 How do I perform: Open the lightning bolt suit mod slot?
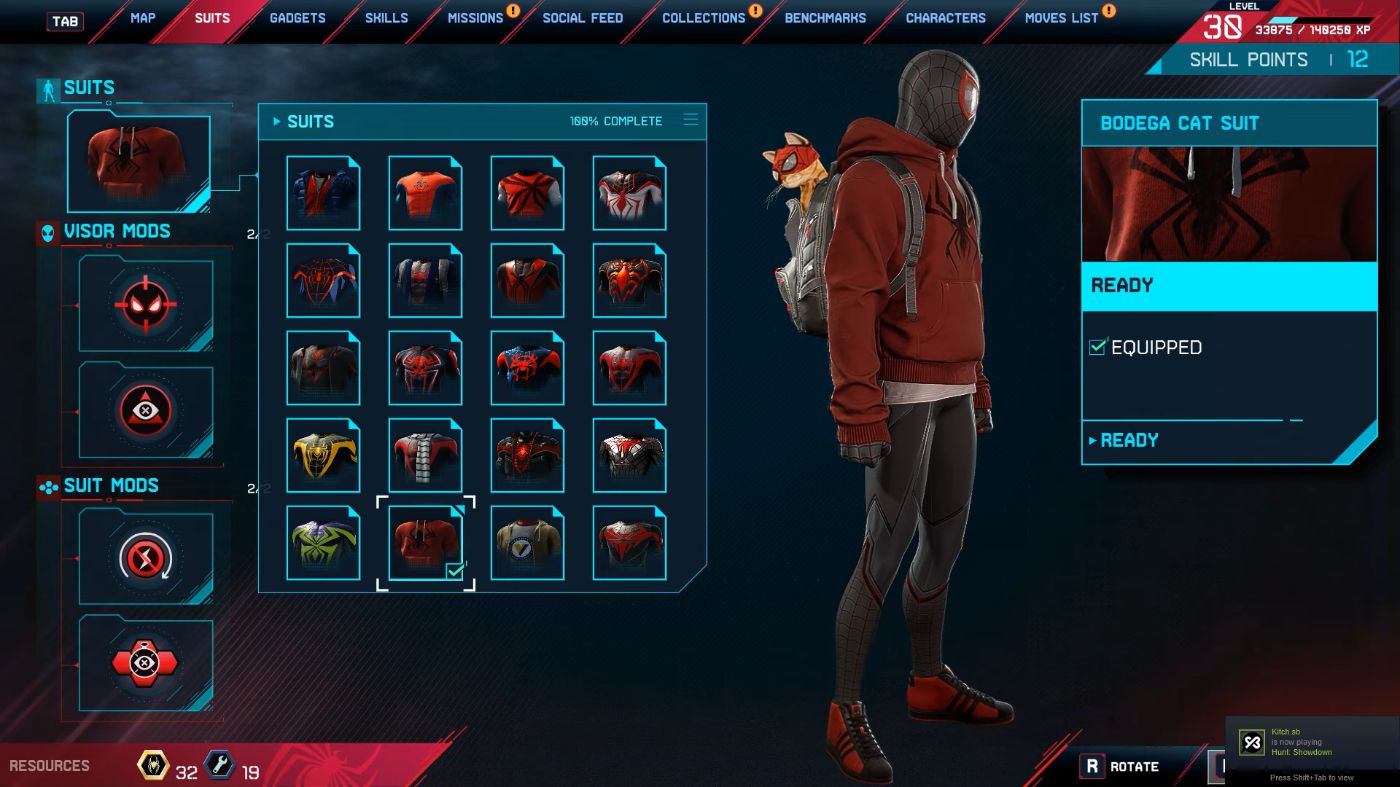pyautogui.click(x=146, y=557)
